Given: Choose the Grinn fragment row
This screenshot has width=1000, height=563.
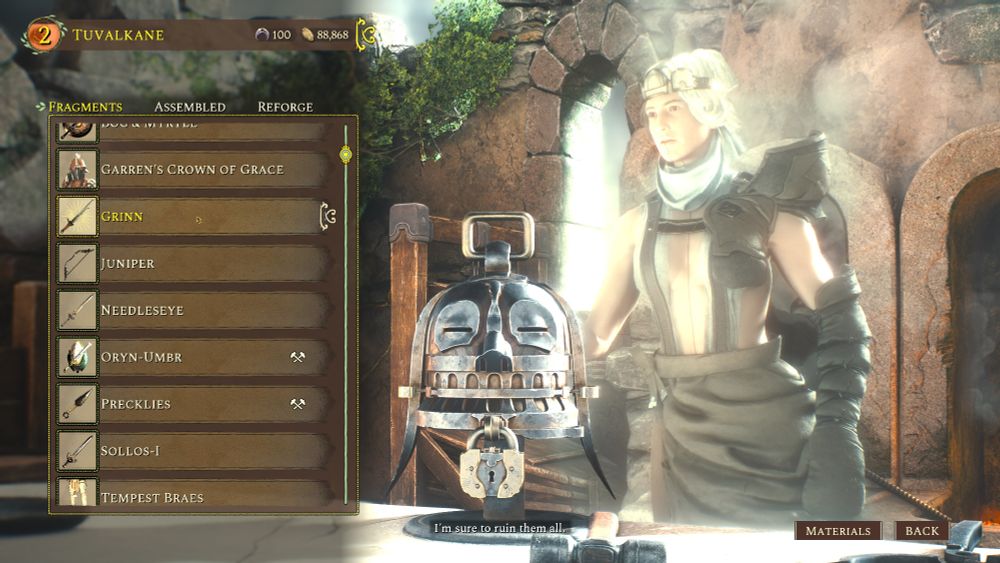Looking at the screenshot, I should pyautogui.click(x=191, y=216).
